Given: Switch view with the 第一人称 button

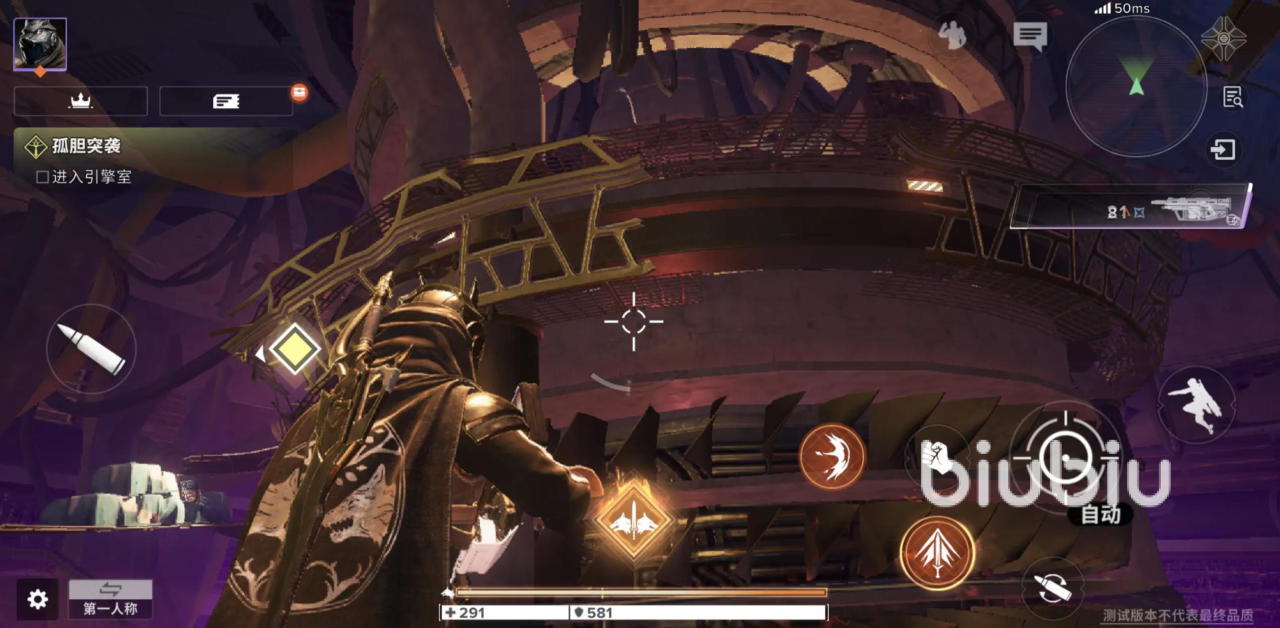Looking at the screenshot, I should [110, 599].
